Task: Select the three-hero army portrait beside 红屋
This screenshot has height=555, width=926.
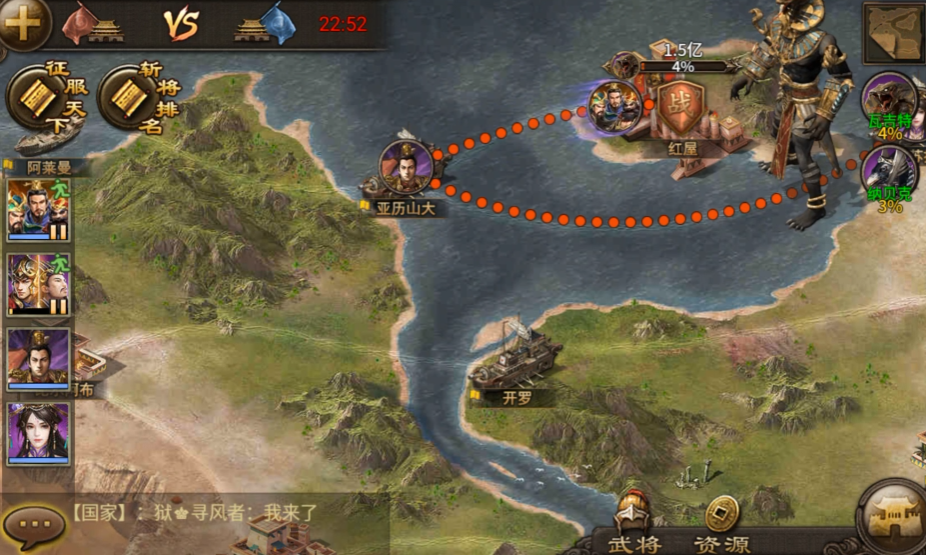Action: click(615, 106)
